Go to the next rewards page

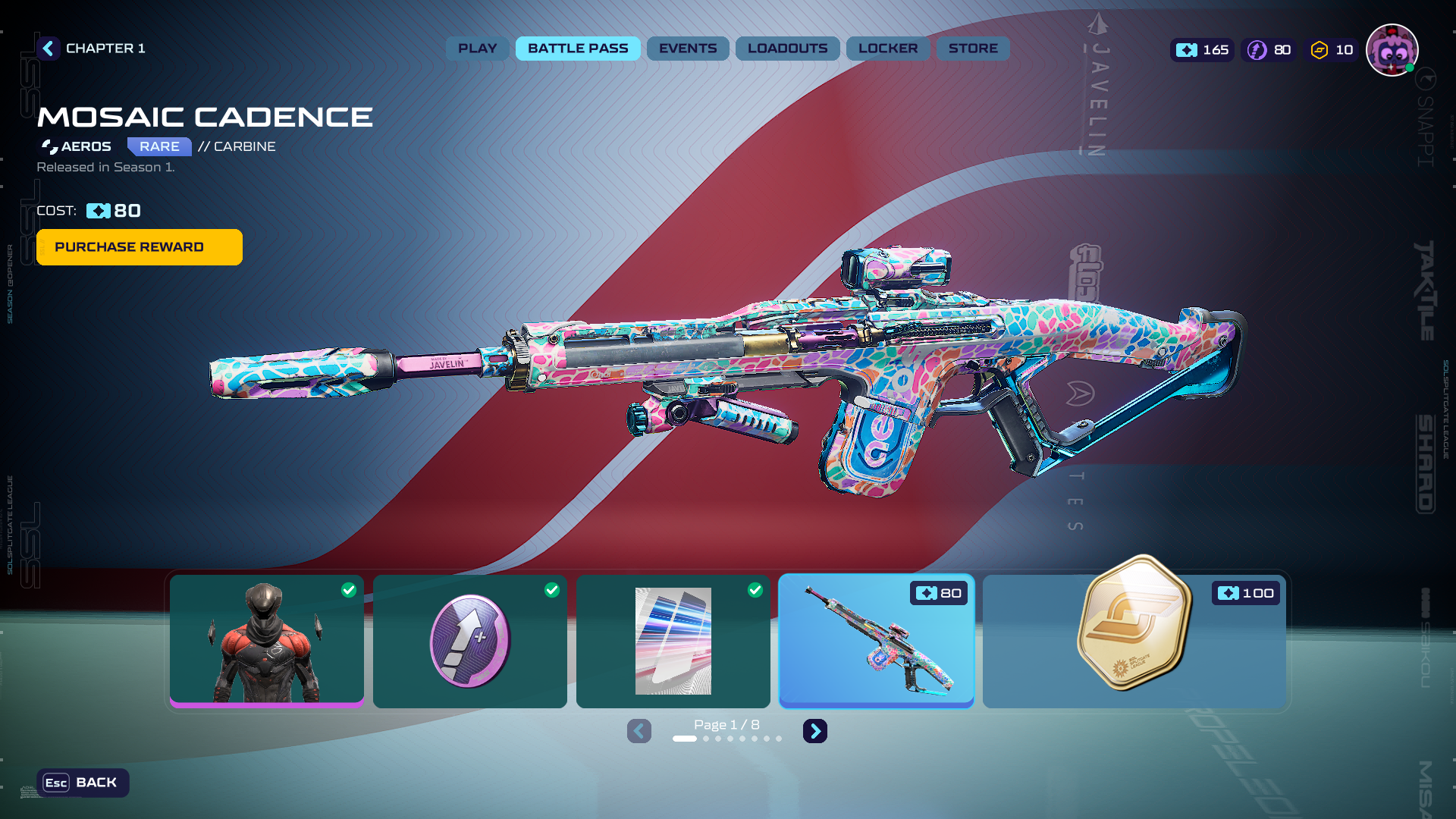(x=815, y=731)
